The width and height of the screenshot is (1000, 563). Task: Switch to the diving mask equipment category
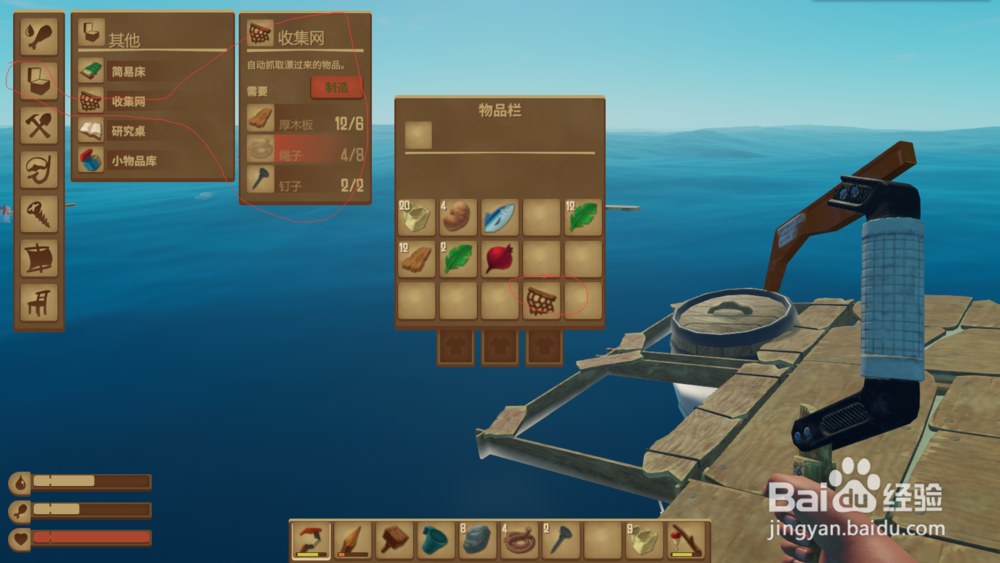[x=40, y=168]
